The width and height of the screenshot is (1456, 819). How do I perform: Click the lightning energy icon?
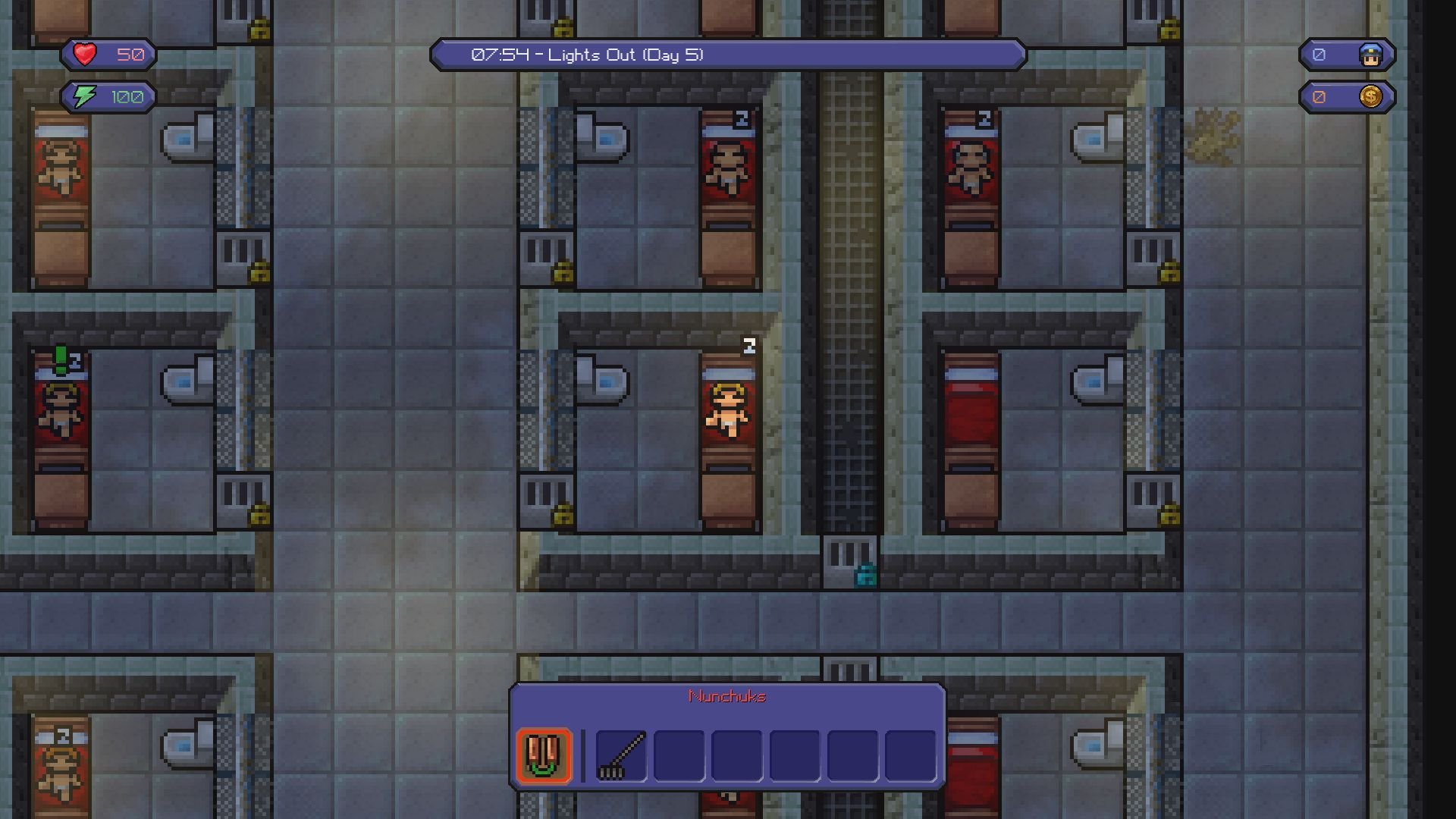click(83, 96)
